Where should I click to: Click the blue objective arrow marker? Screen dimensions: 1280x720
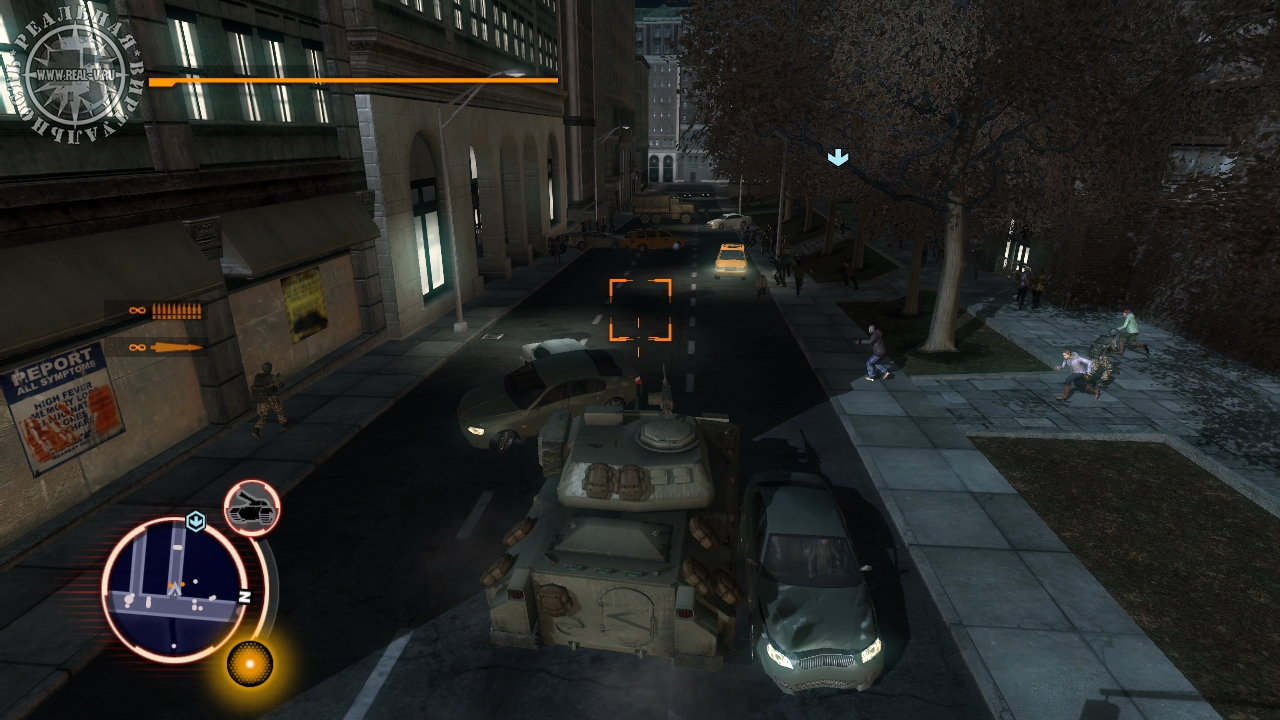point(838,158)
